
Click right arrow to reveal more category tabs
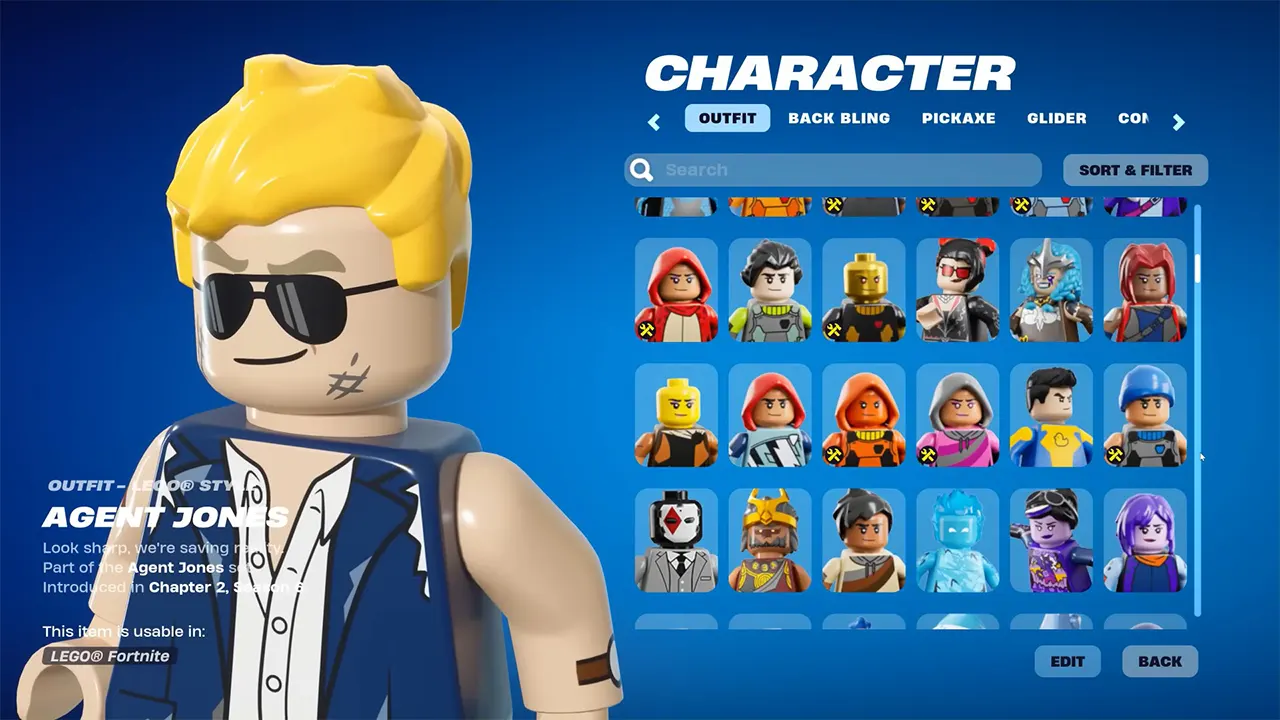point(1179,121)
